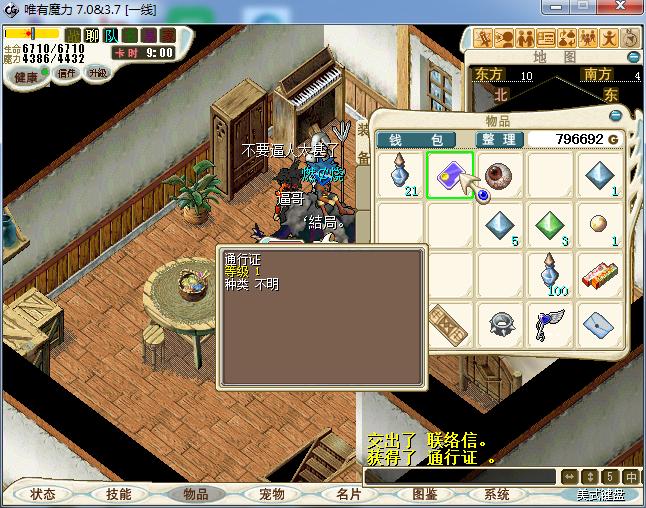
Task: Select the purple 通行证 pass item
Action: [x=449, y=175]
